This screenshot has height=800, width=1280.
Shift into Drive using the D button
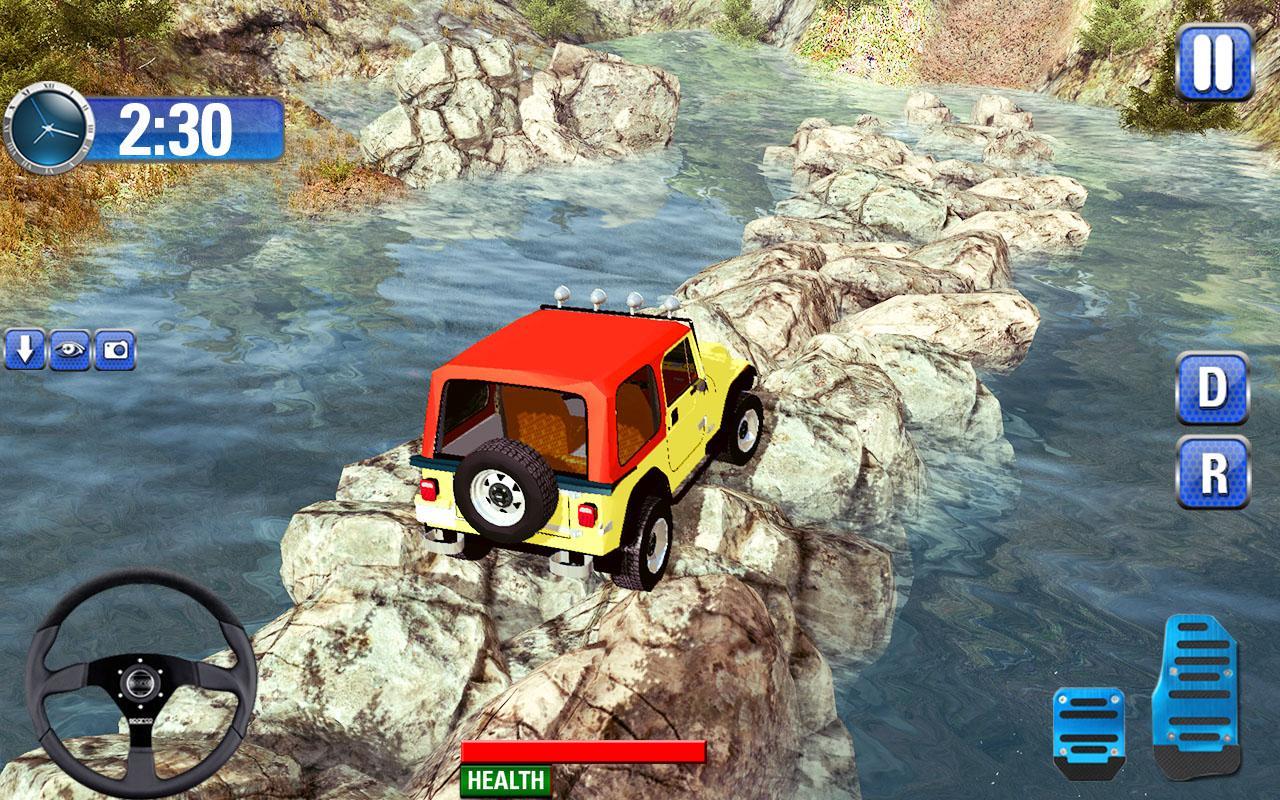1210,390
